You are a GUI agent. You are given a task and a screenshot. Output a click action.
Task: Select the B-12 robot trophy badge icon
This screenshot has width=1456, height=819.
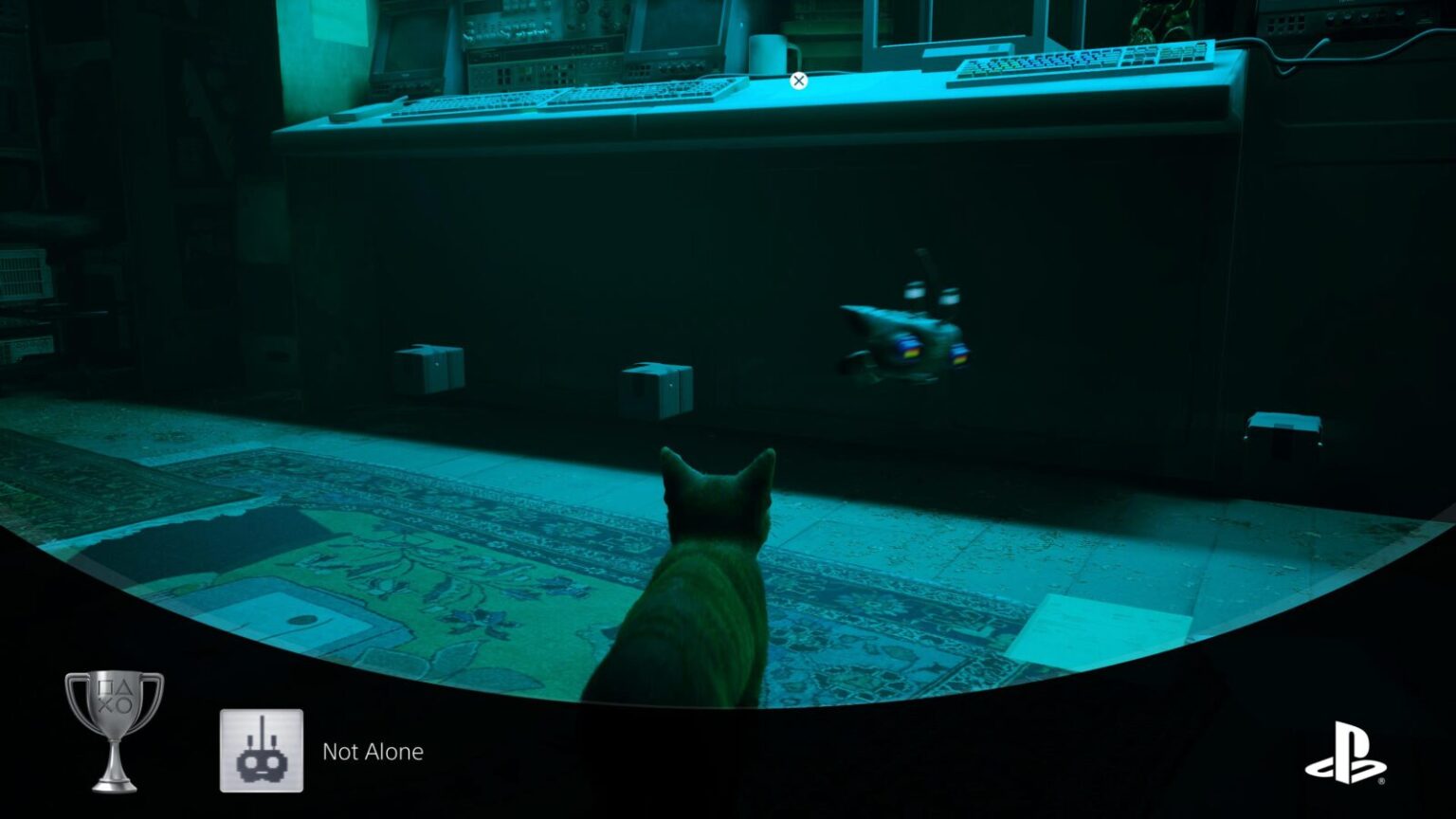261,752
